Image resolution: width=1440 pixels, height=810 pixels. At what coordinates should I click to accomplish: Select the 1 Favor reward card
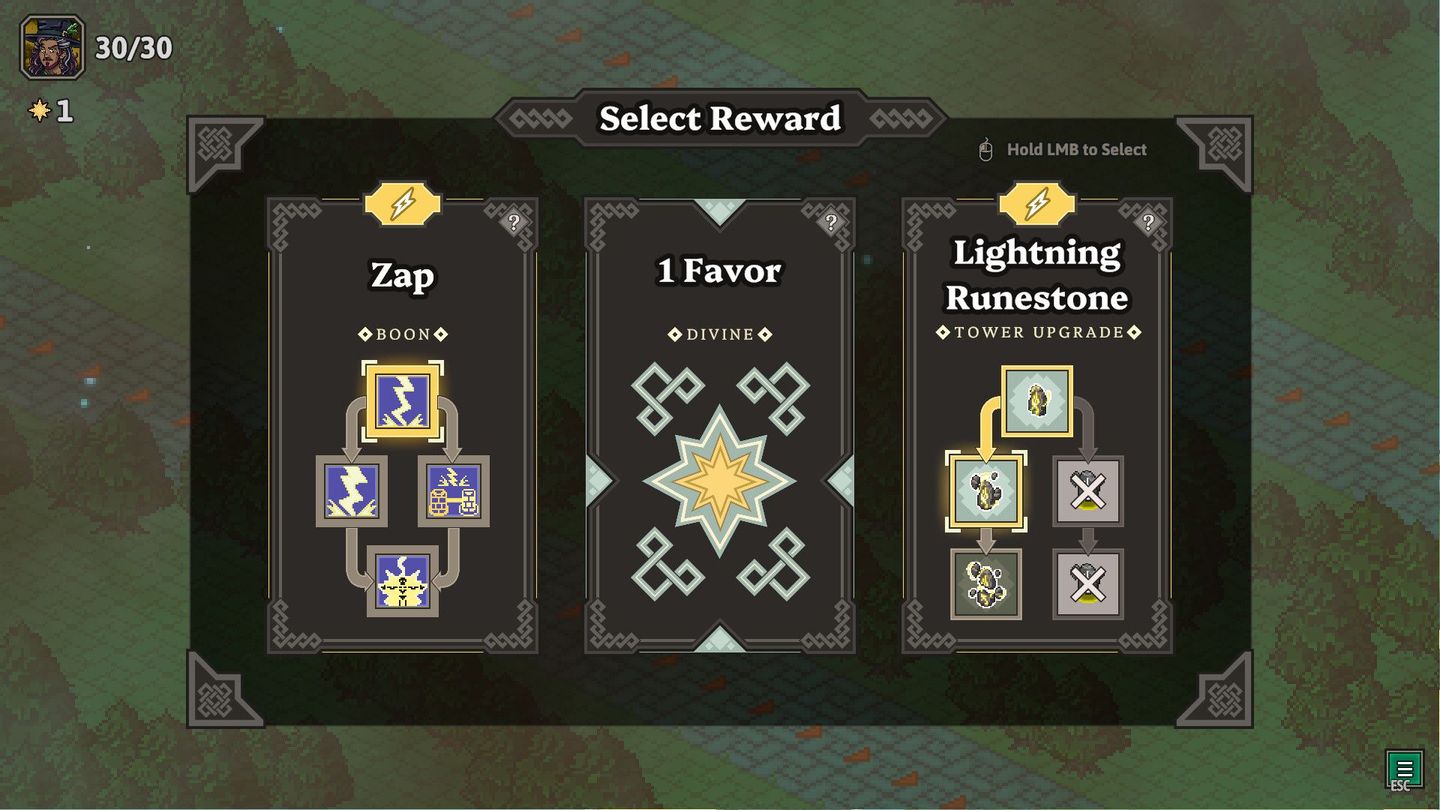[x=718, y=425]
